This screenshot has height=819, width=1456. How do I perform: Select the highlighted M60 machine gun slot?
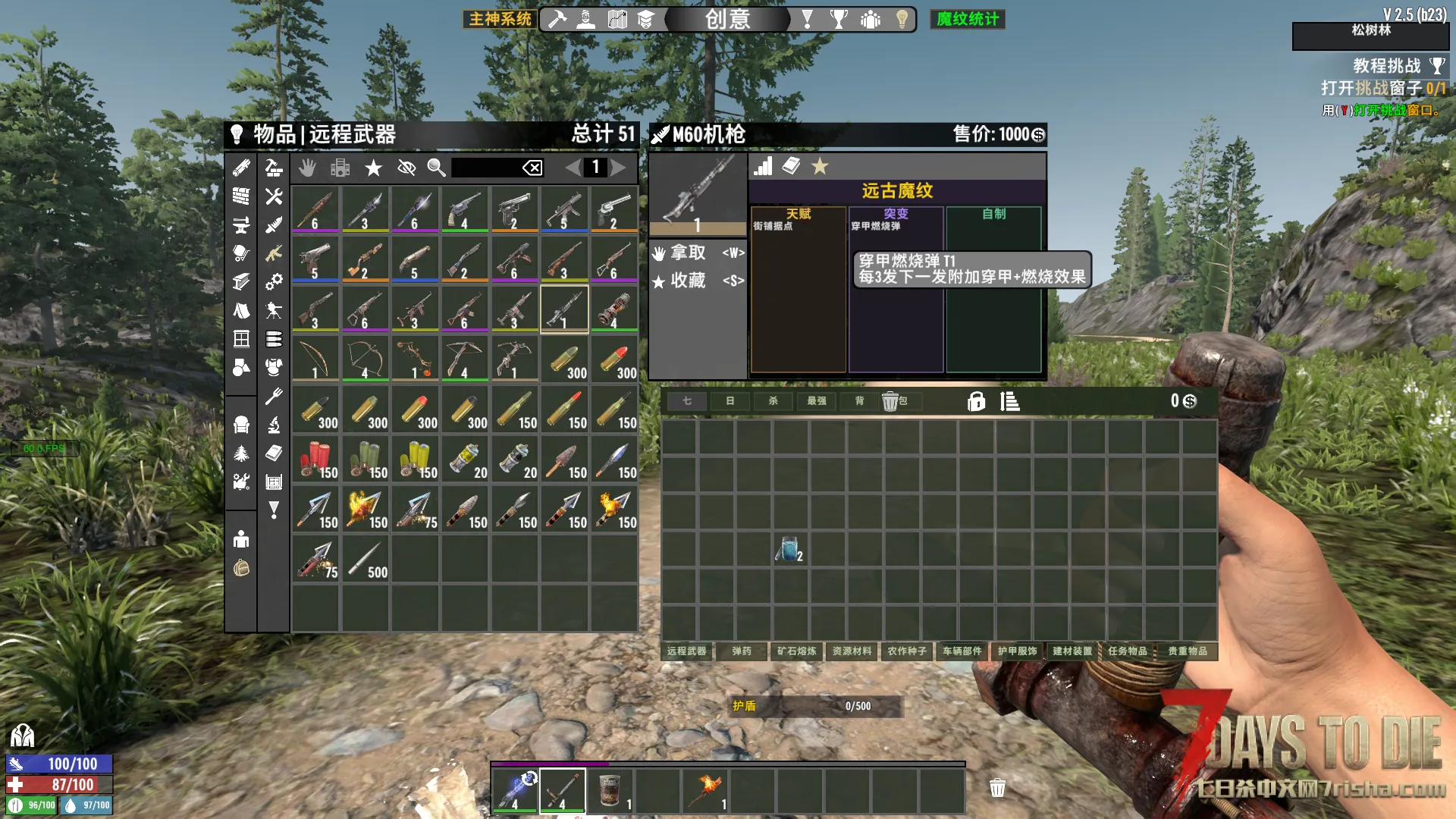tap(564, 309)
